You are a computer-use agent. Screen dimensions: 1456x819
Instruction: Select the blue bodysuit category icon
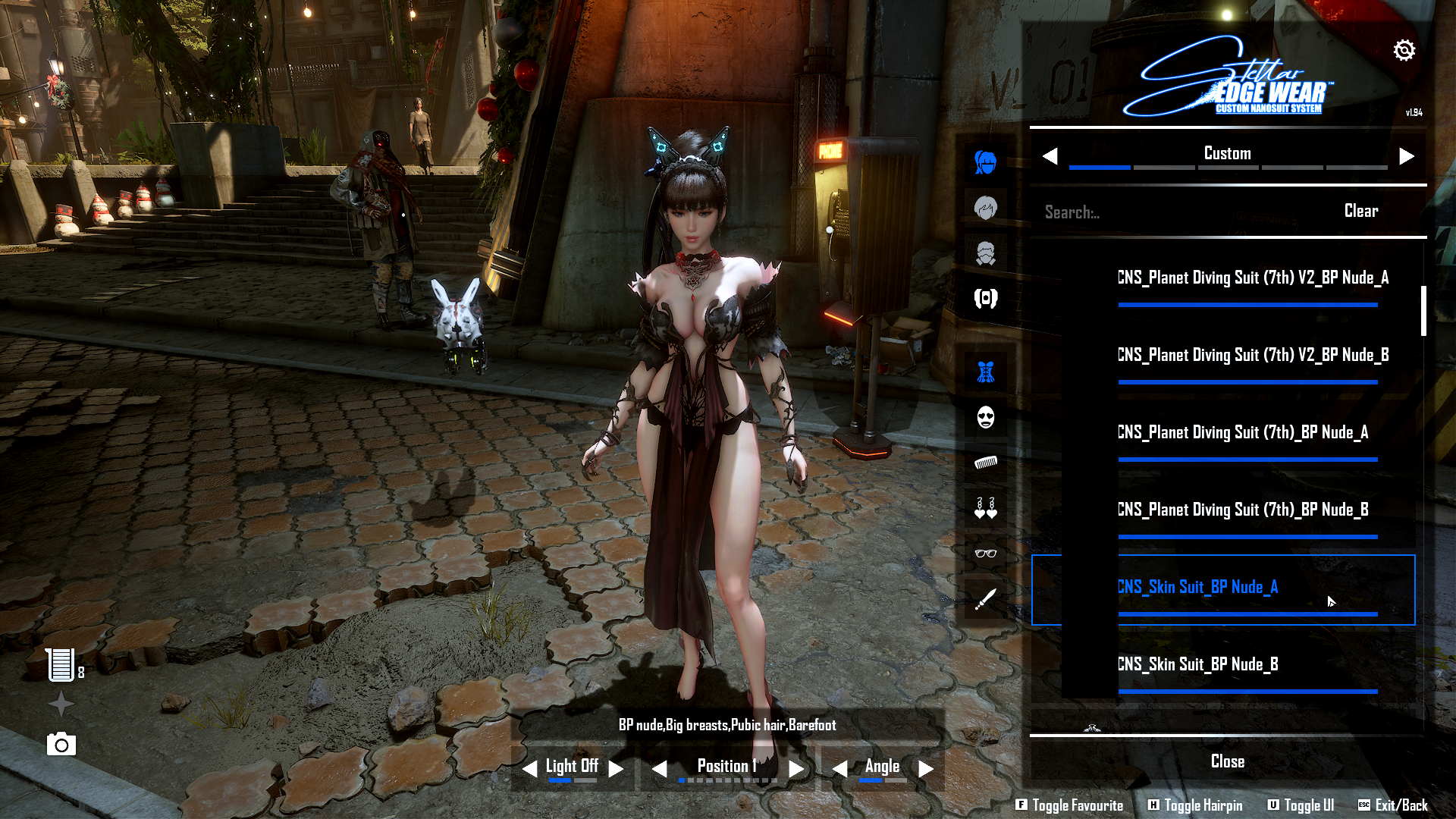pos(985,372)
